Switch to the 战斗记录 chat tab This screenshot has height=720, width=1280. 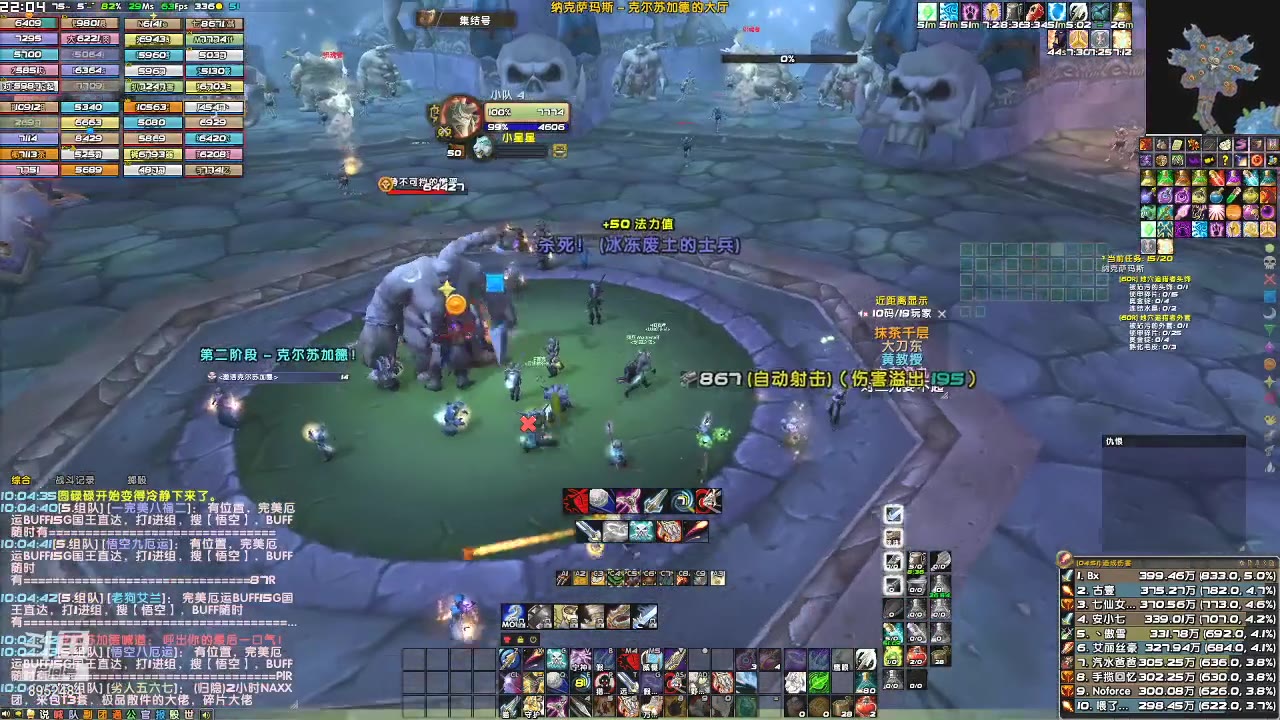(76, 479)
